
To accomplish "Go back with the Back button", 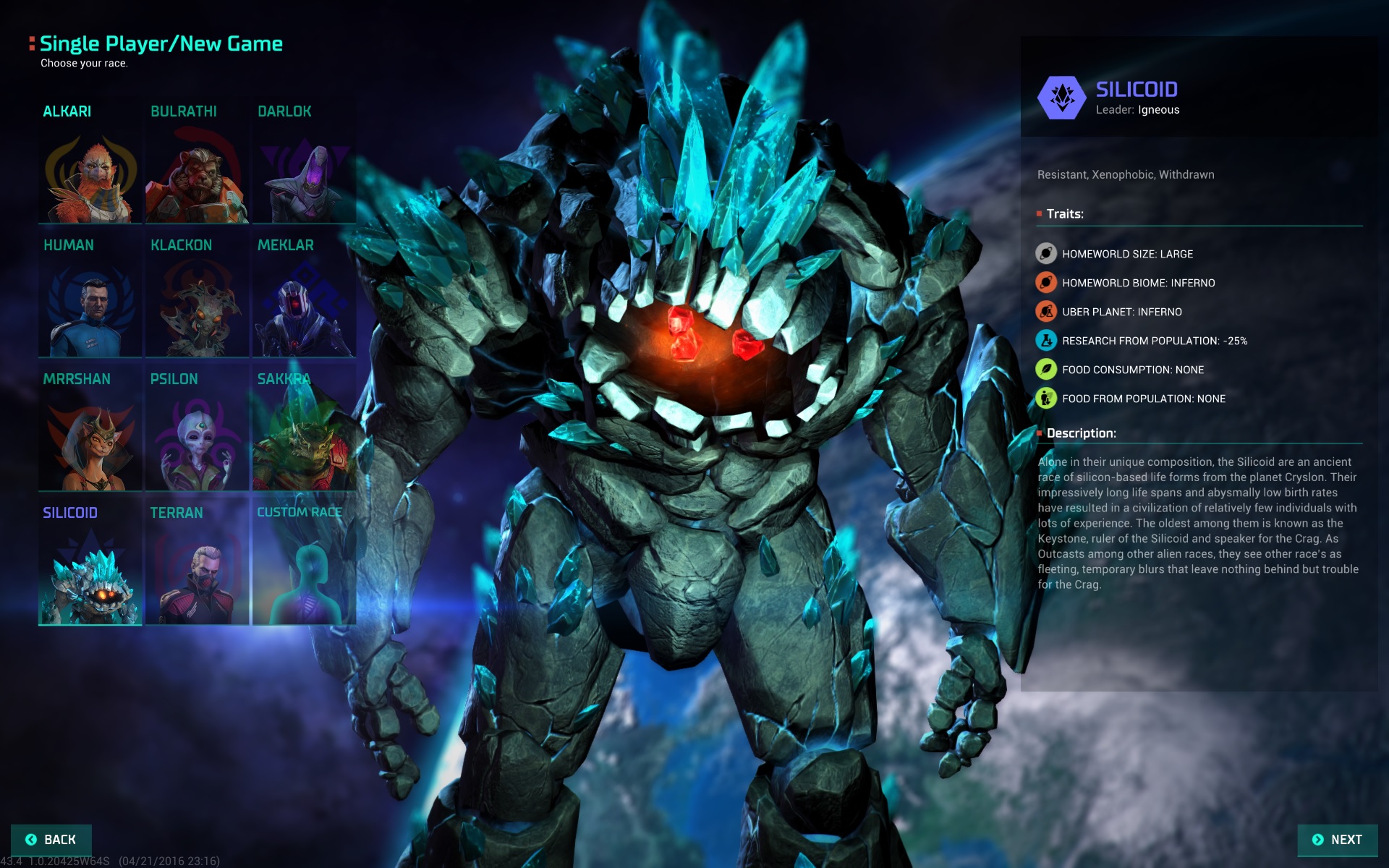I will click(x=51, y=840).
